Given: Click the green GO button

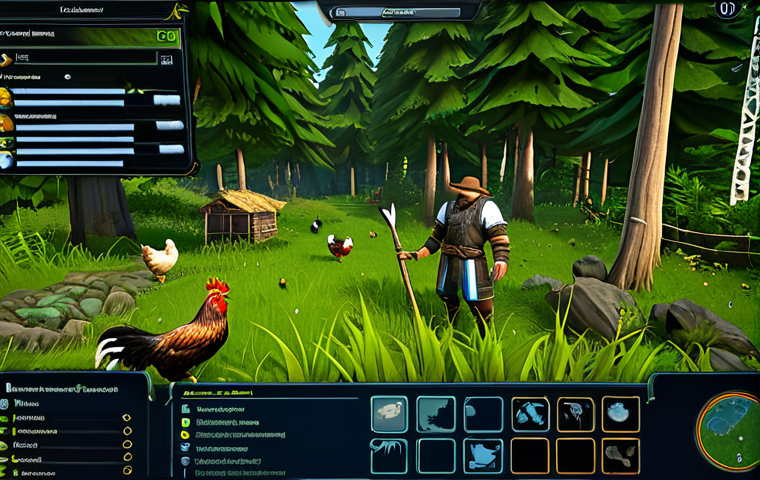Looking at the screenshot, I should [167, 35].
